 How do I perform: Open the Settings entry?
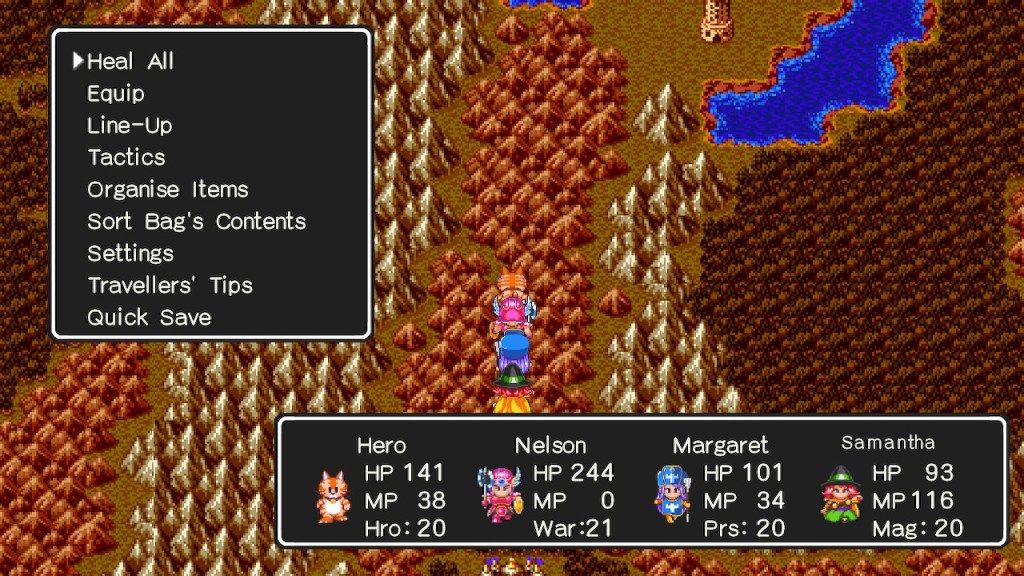pos(130,254)
